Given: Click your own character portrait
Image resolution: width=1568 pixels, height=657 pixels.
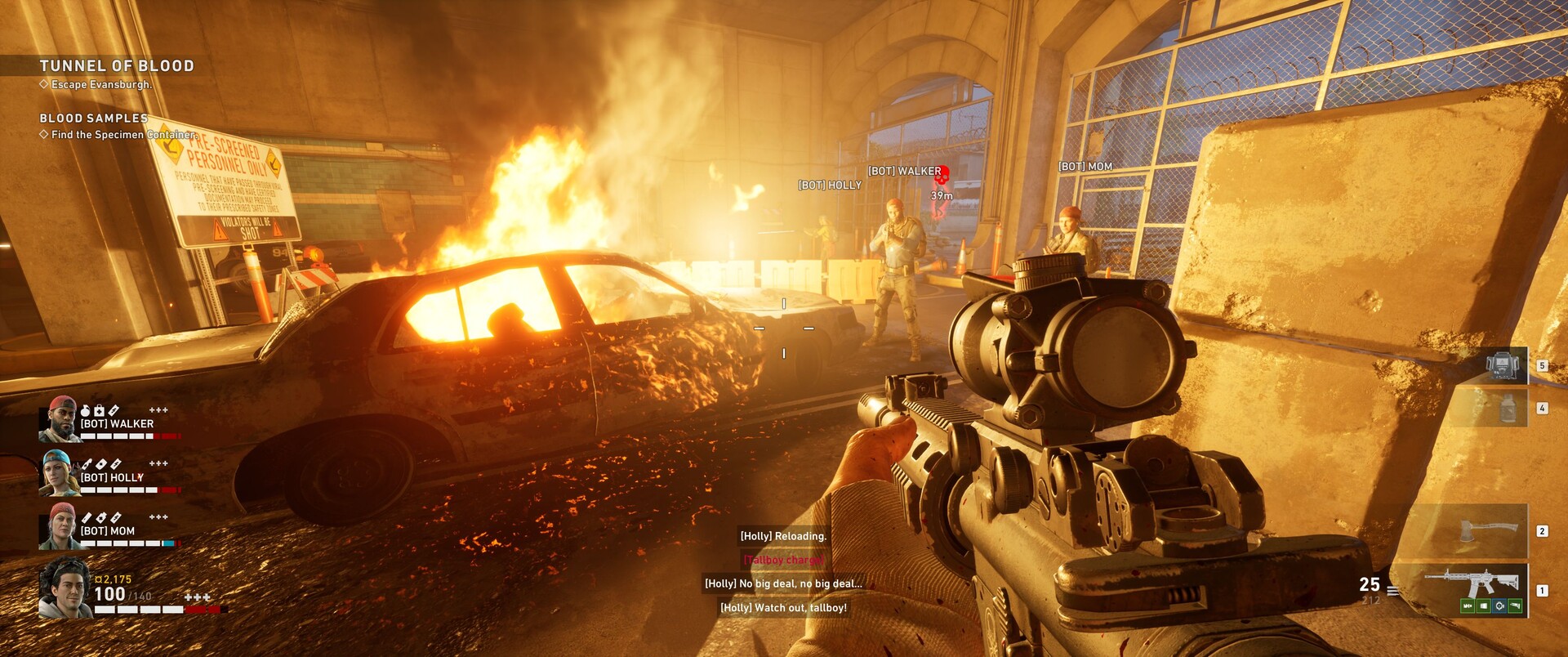Looking at the screenshot, I should (x=65, y=588).
